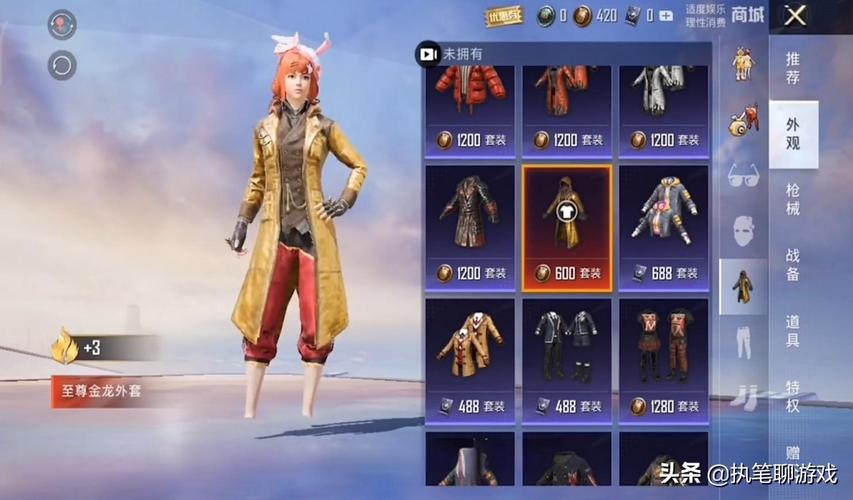Switch to the pants category icon
This screenshot has width=853, height=500.
pyautogui.click(x=743, y=340)
